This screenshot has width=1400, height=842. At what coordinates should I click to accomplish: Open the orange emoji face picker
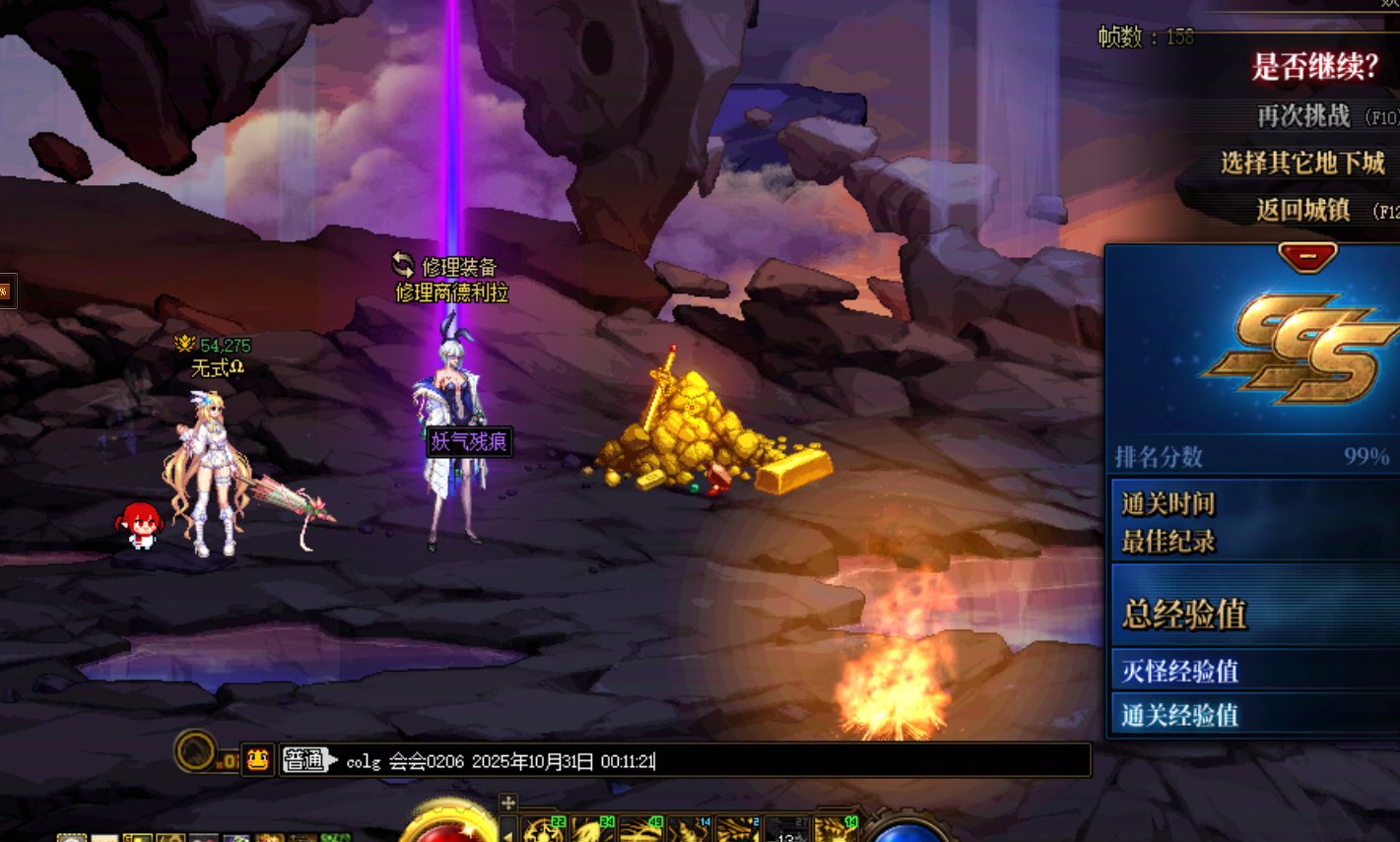pyautogui.click(x=258, y=759)
